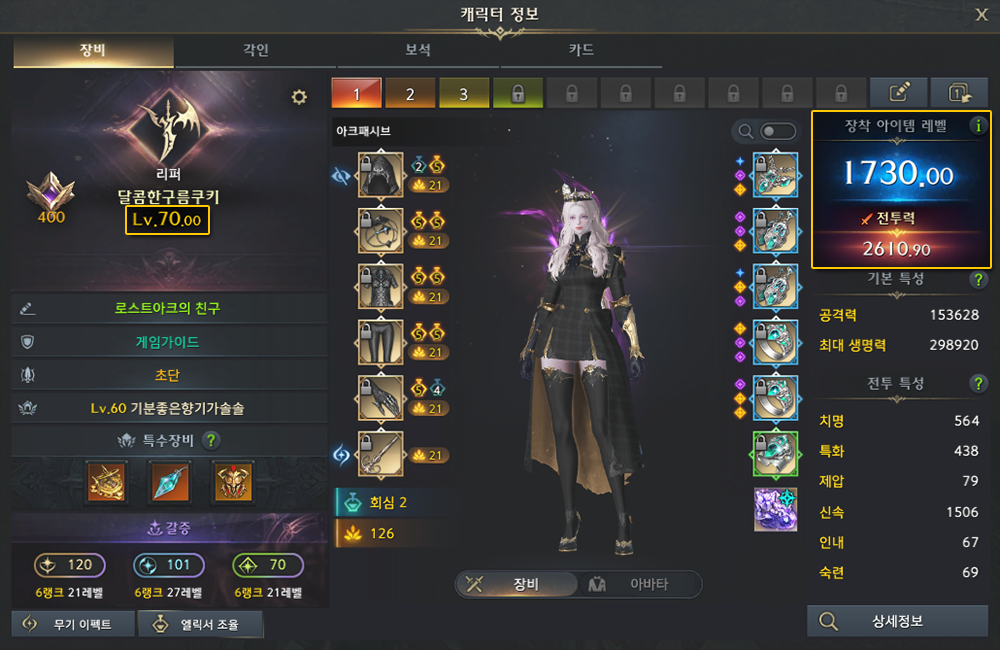
Task: Toggle the magnifier search switch
Action: 778,131
